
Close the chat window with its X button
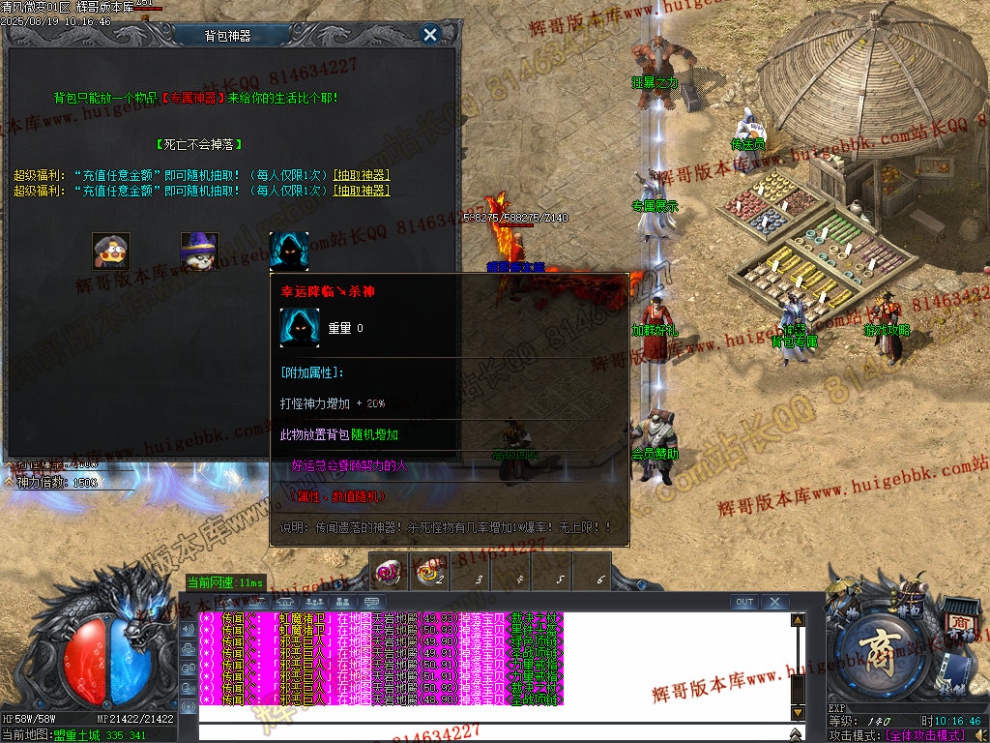pyautogui.click(x=774, y=602)
